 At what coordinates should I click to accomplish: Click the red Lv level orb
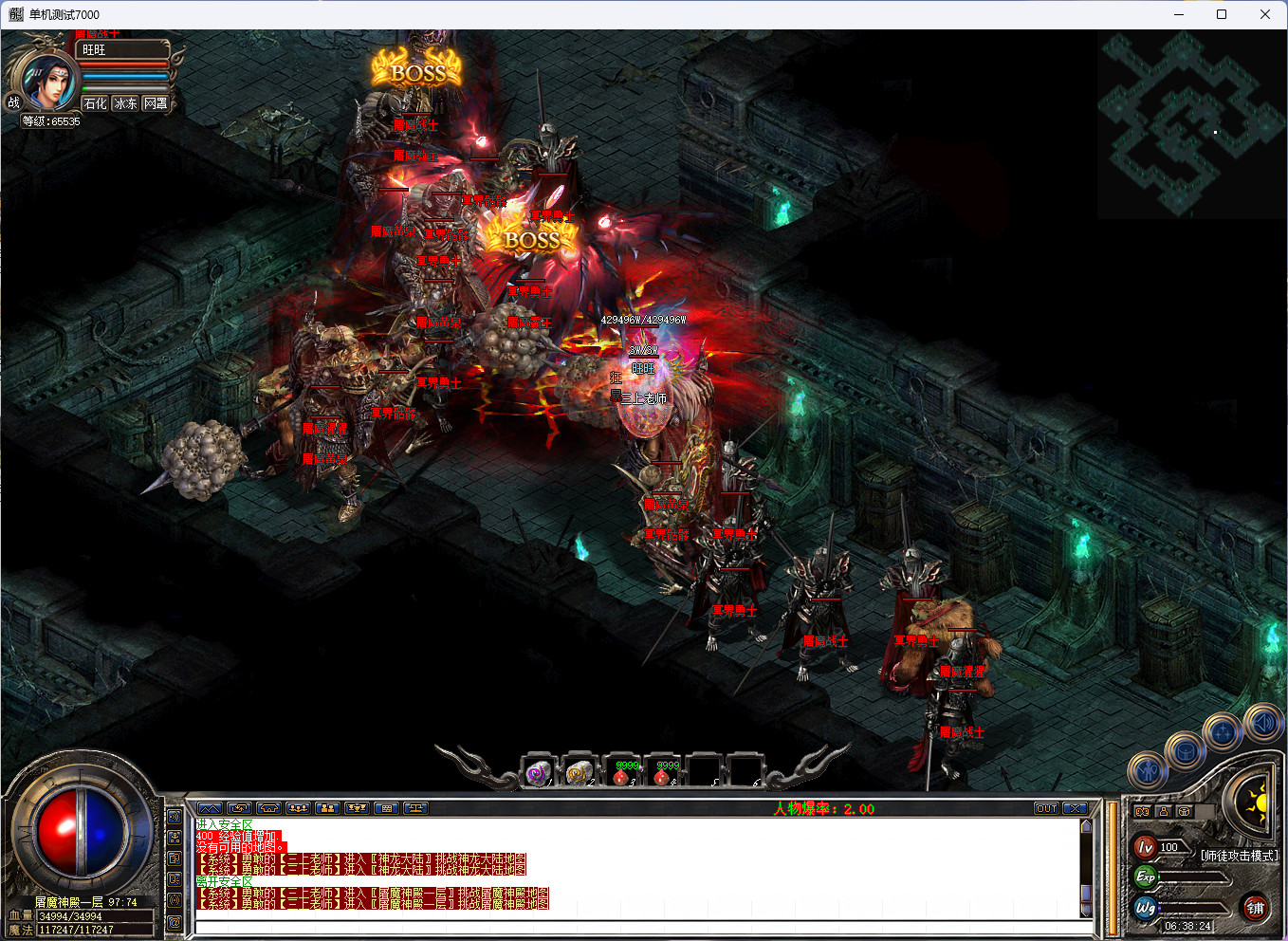(x=1145, y=847)
